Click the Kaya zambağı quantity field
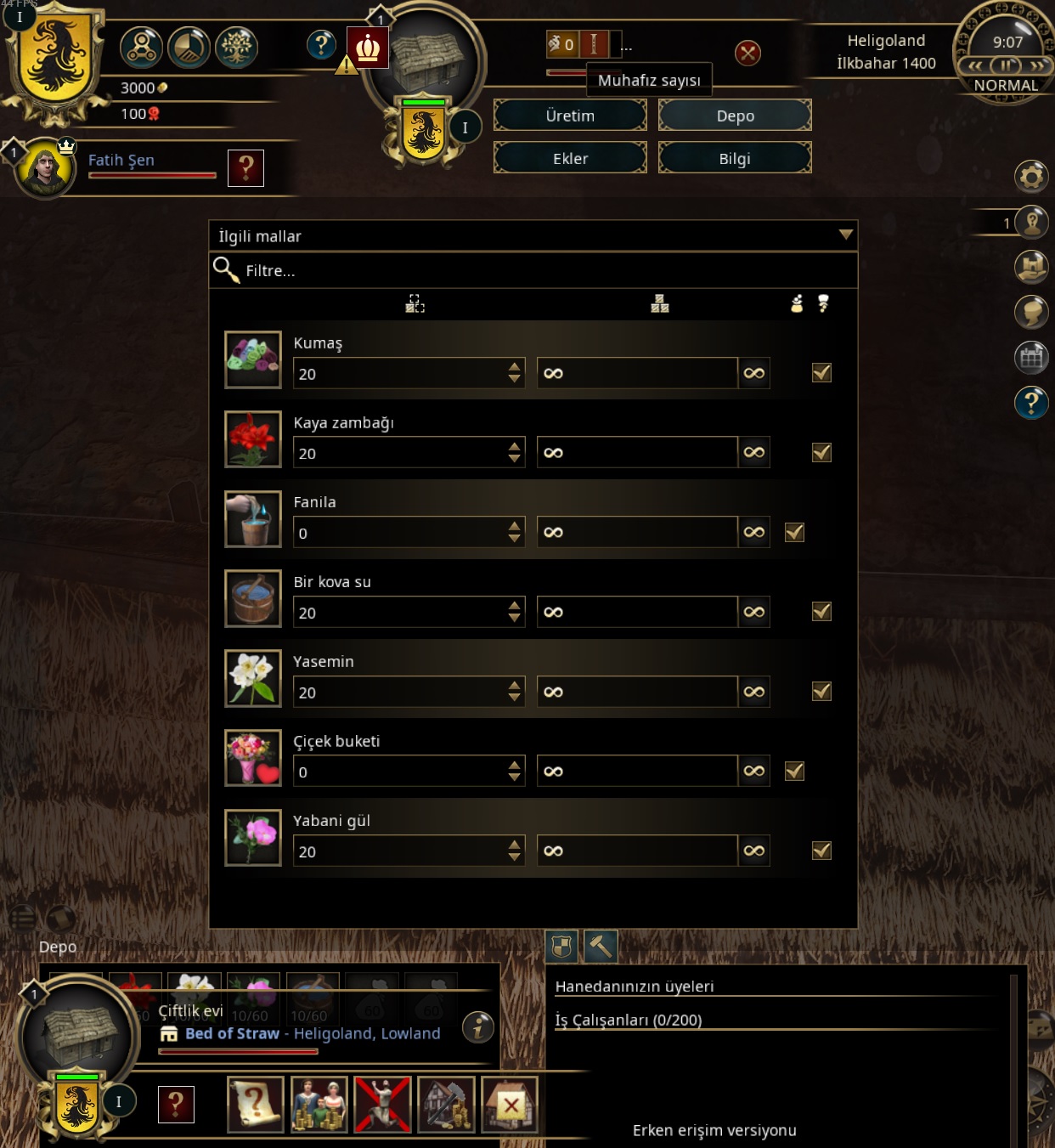Screen dimensions: 1055x1148 pyautogui.click(x=399, y=453)
